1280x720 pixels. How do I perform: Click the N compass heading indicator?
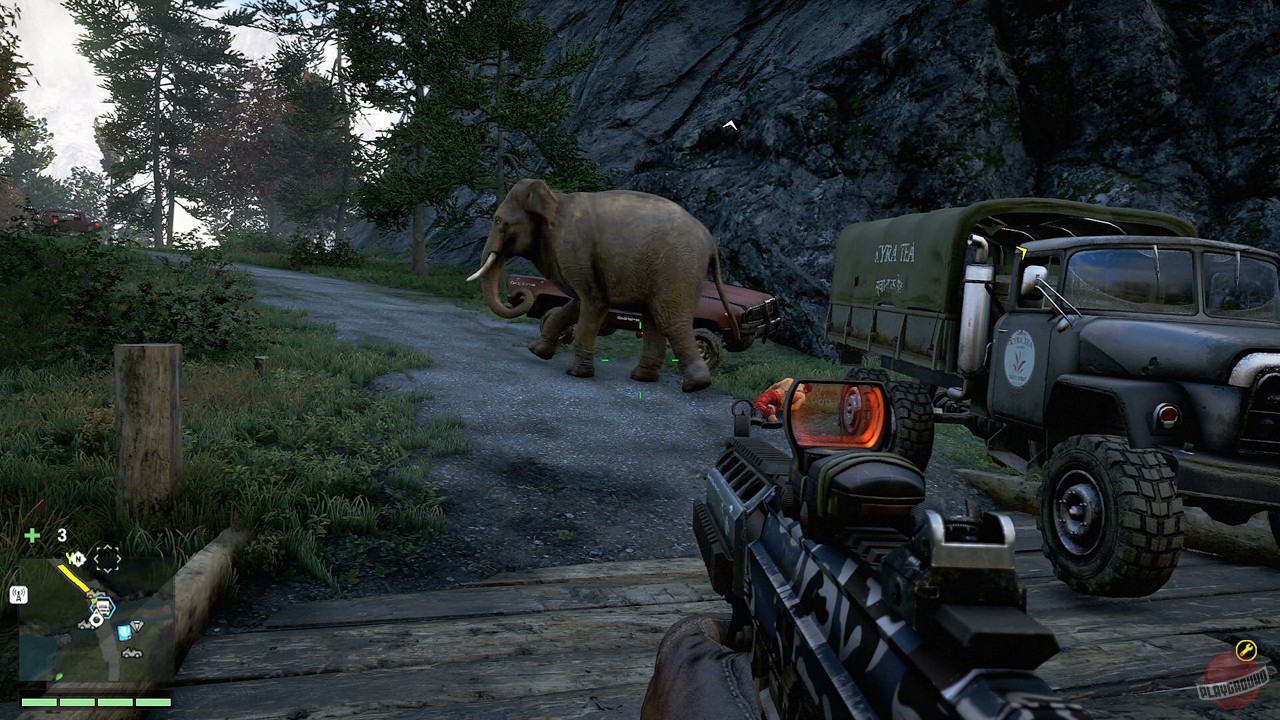(x=80, y=557)
